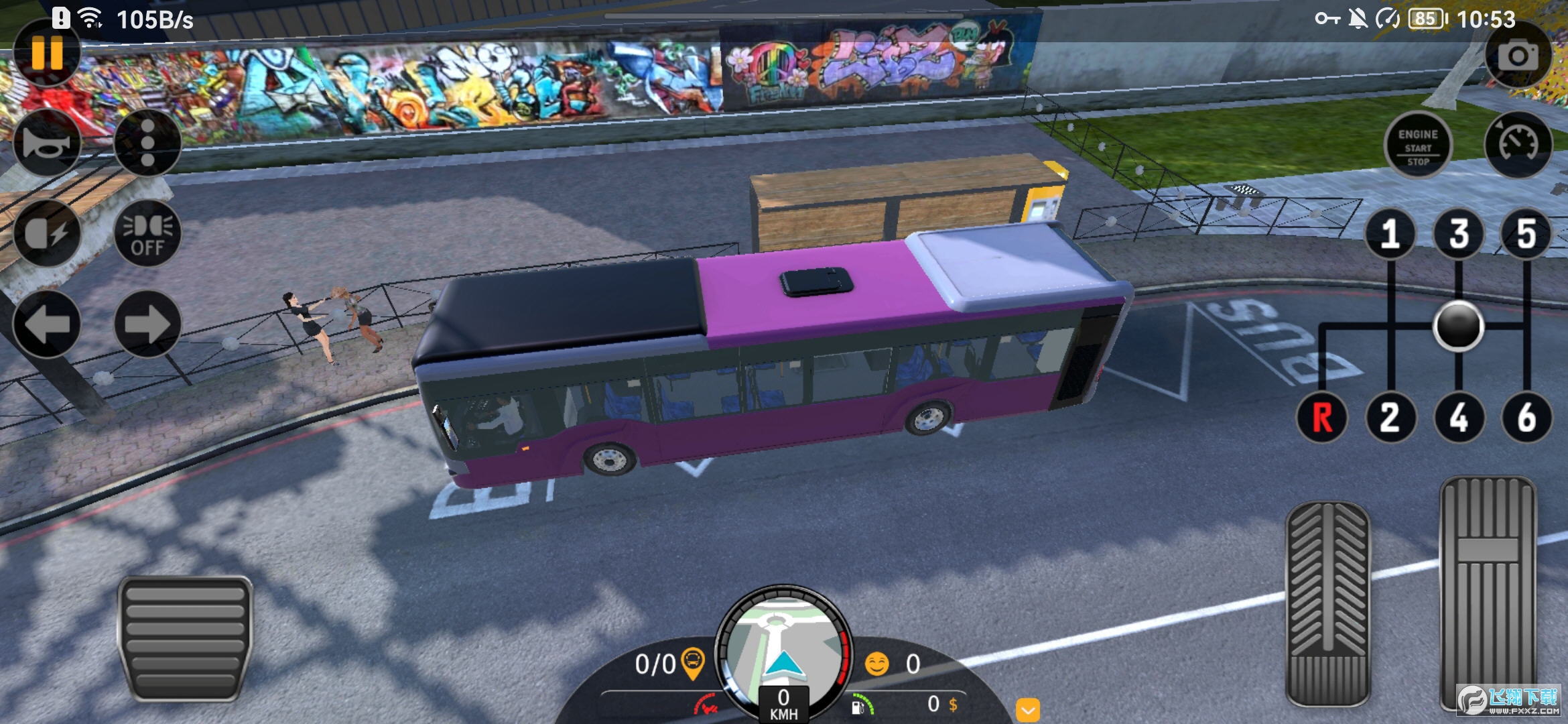Activate the left turn arrow
The image size is (1568, 724).
[x=47, y=324]
